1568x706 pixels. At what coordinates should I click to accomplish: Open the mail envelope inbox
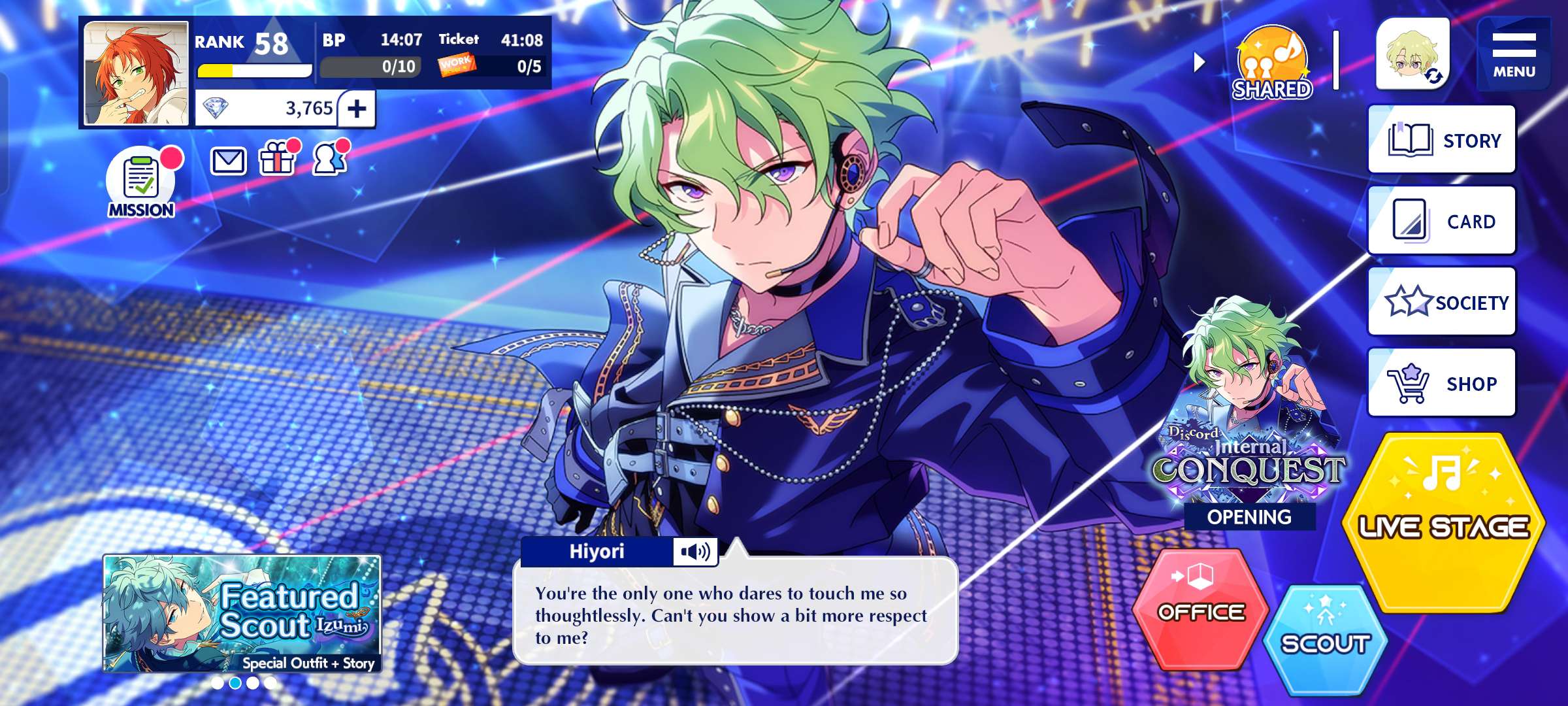click(228, 161)
